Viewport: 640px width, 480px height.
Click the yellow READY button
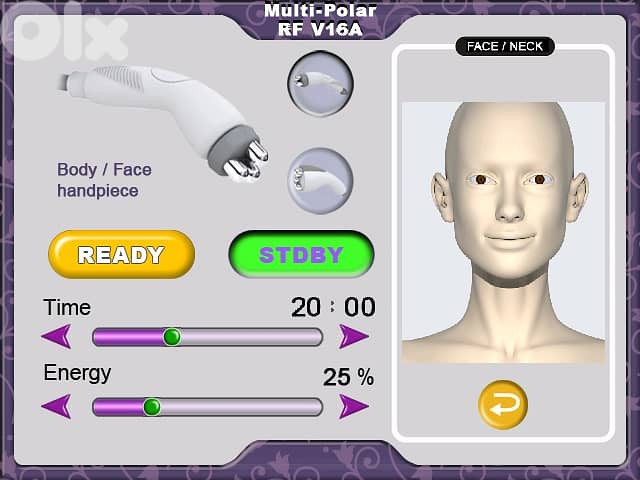click(120, 254)
